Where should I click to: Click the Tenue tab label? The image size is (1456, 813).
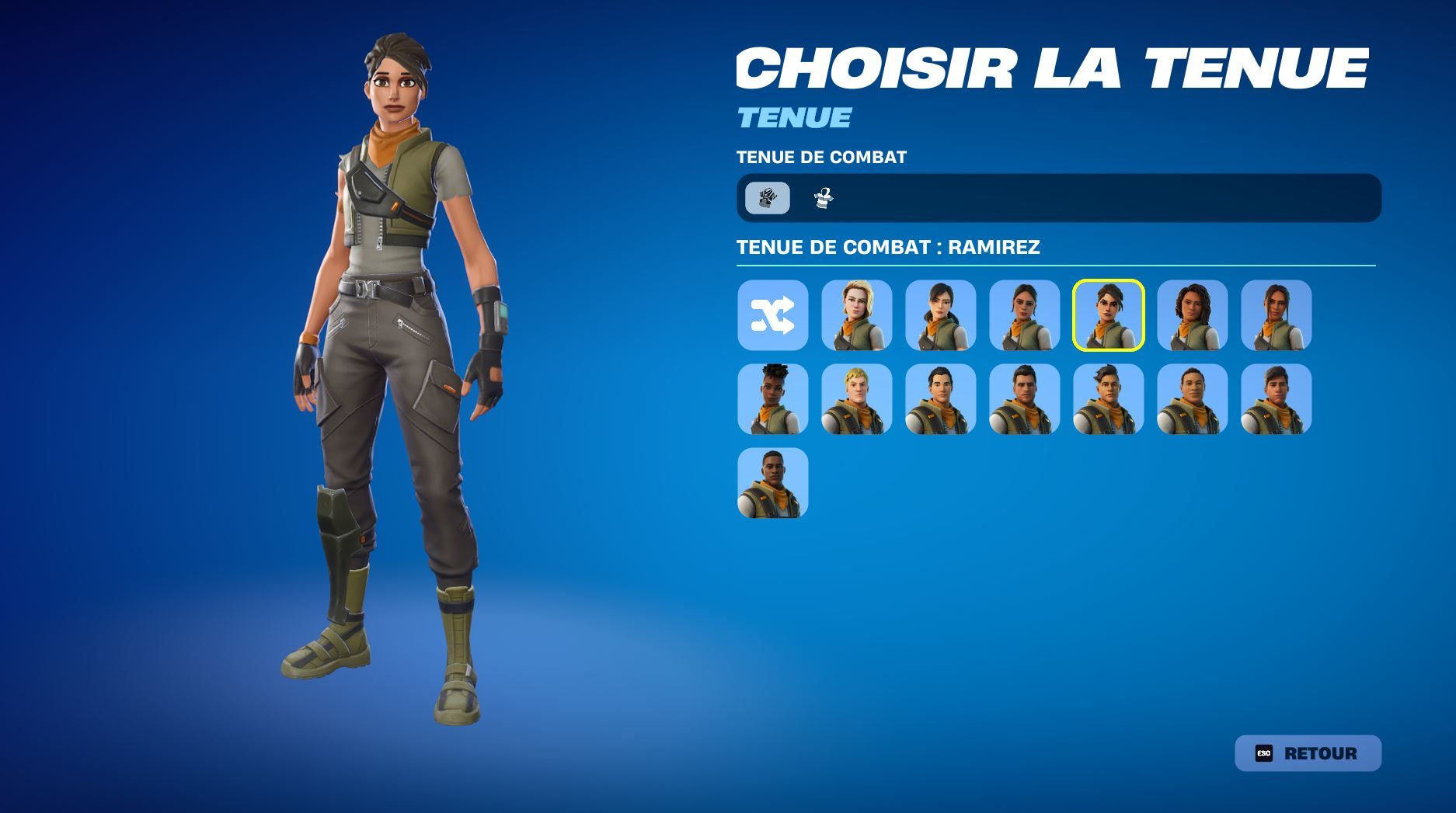[x=792, y=118]
